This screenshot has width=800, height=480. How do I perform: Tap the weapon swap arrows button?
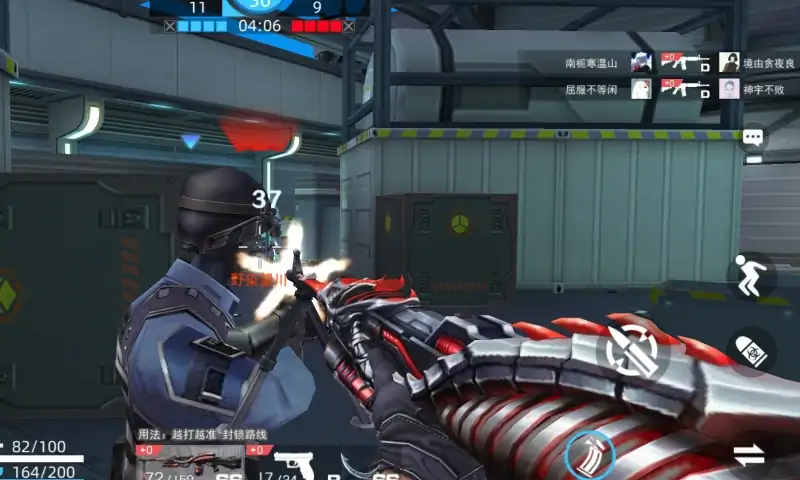click(749, 455)
